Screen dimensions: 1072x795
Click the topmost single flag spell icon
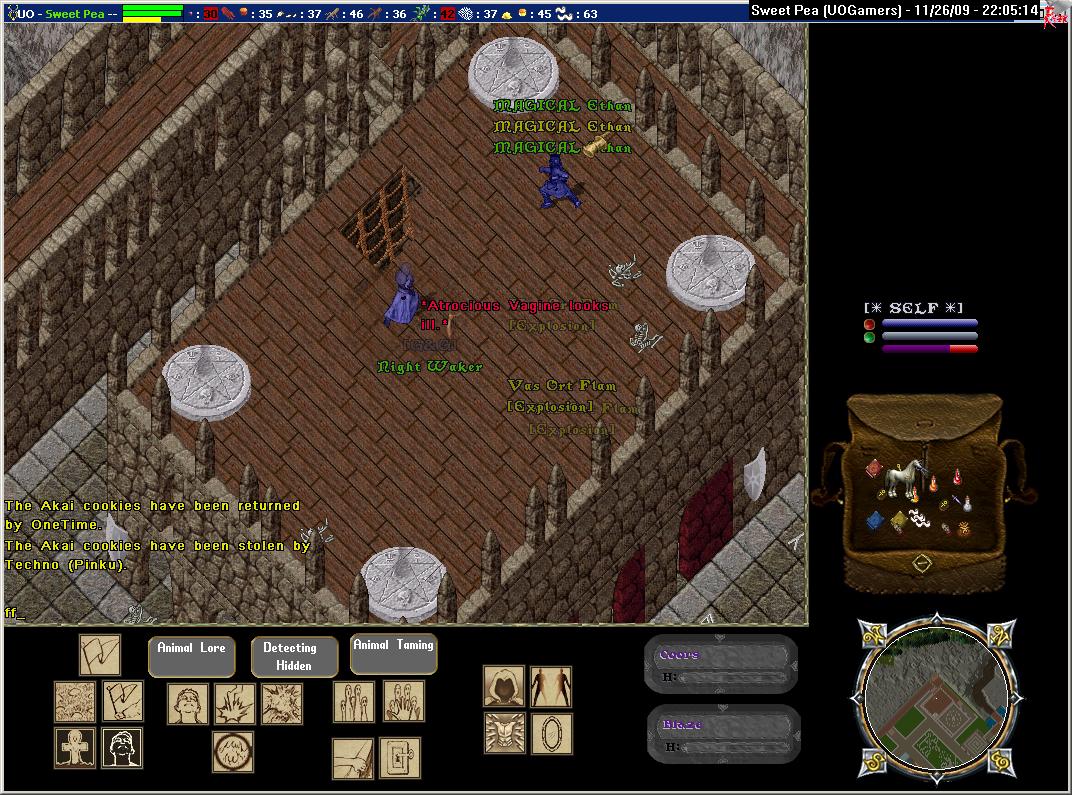coord(100,655)
